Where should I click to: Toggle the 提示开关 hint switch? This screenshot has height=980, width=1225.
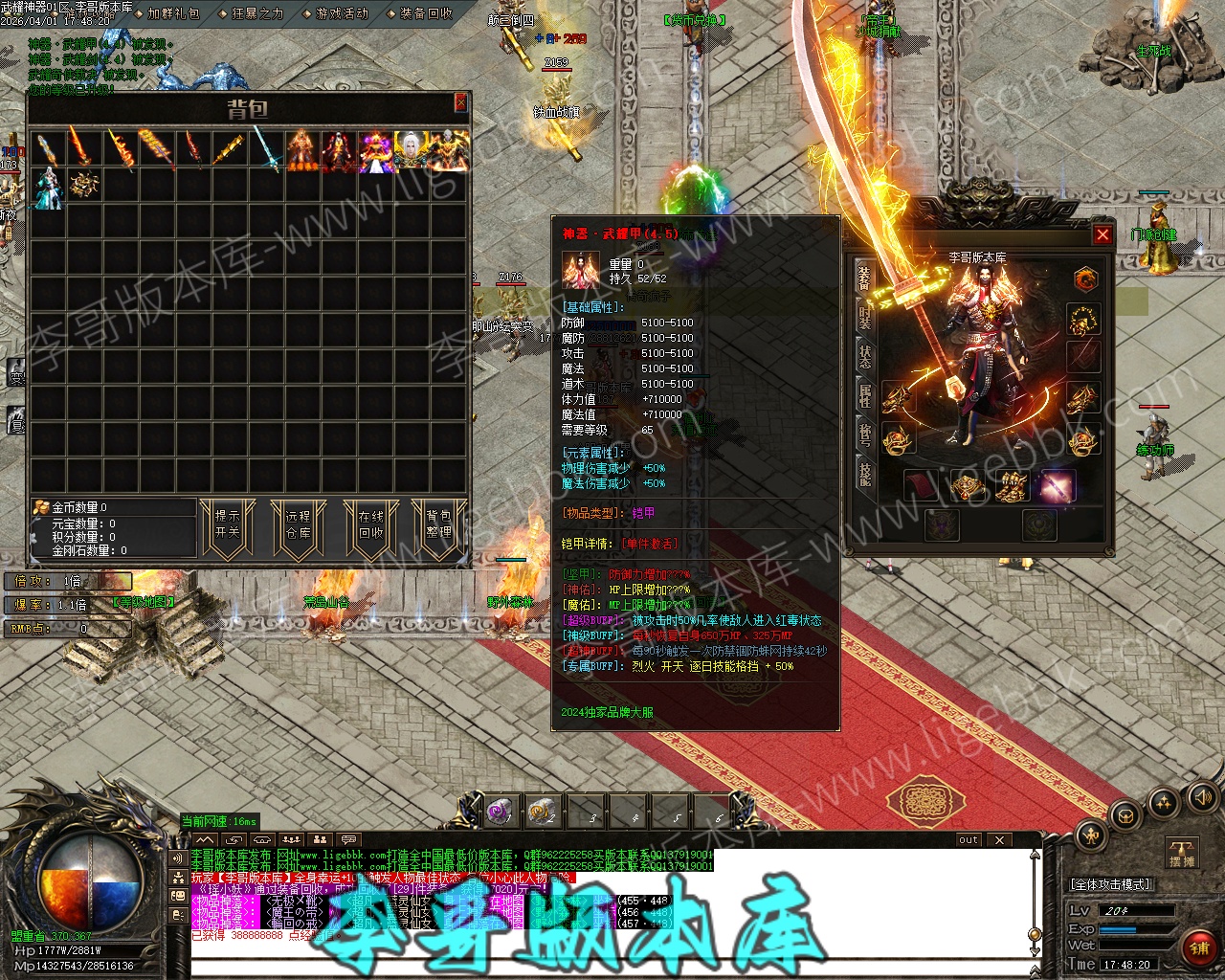[228, 524]
